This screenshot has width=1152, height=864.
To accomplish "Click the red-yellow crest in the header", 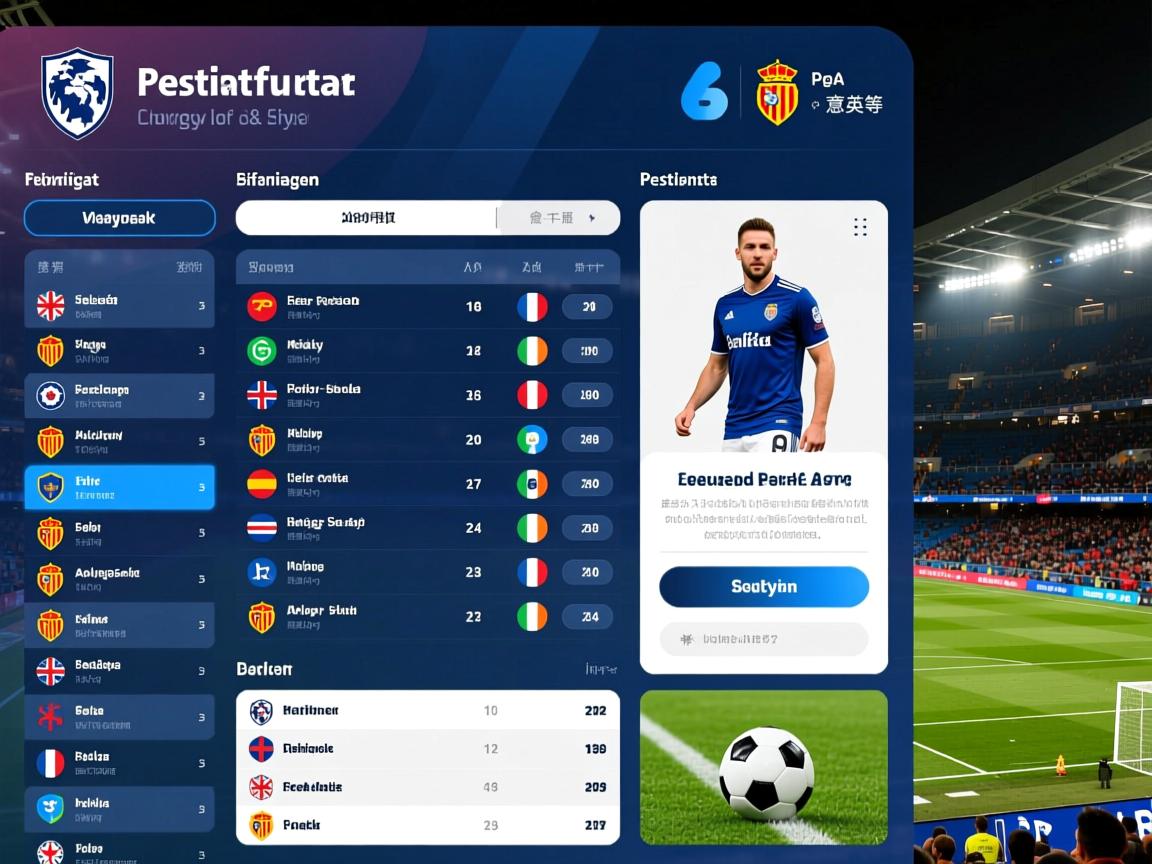I will pyautogui.click(x=777, y=93).
